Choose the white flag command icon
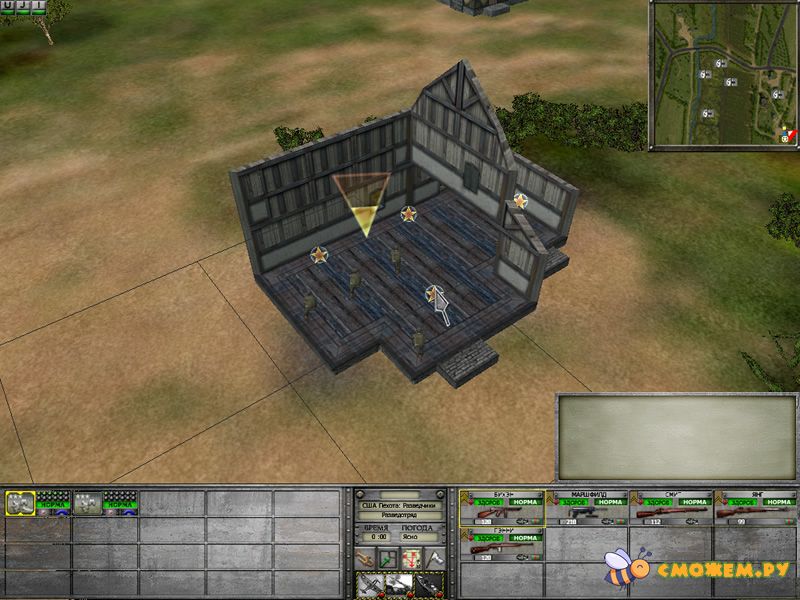 433,557
